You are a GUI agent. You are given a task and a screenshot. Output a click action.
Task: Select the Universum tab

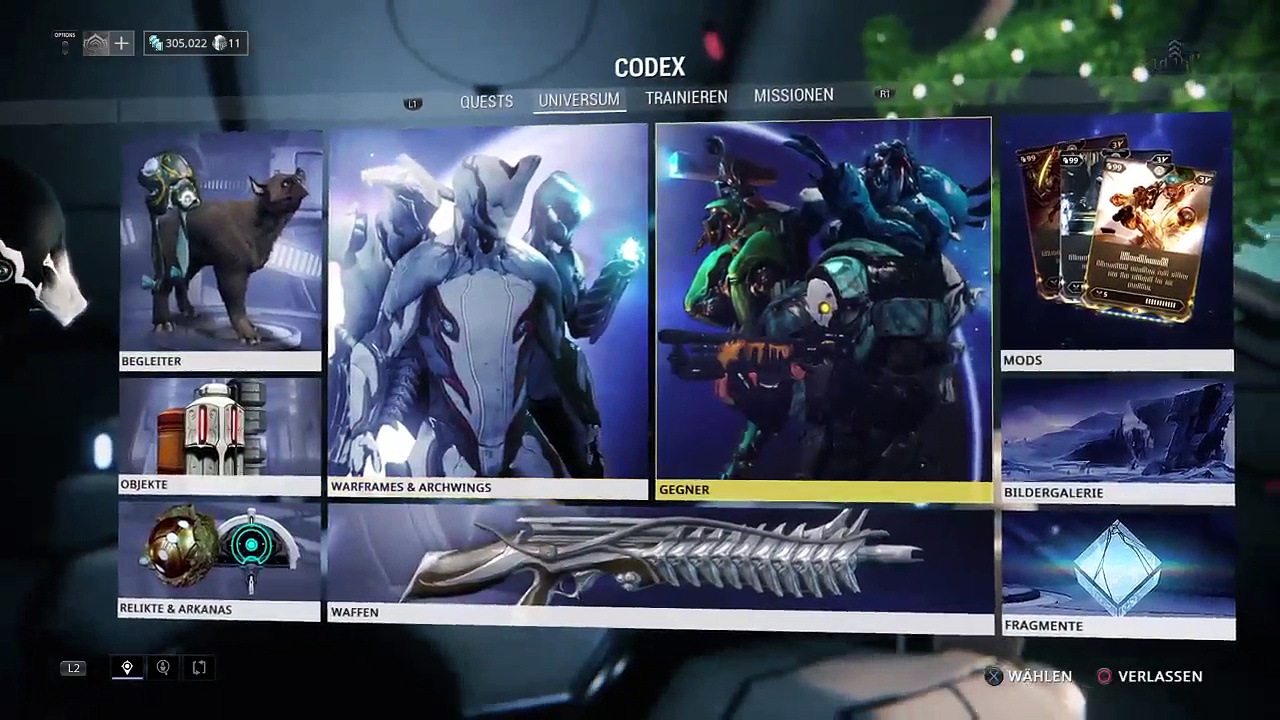coord(579,100)
